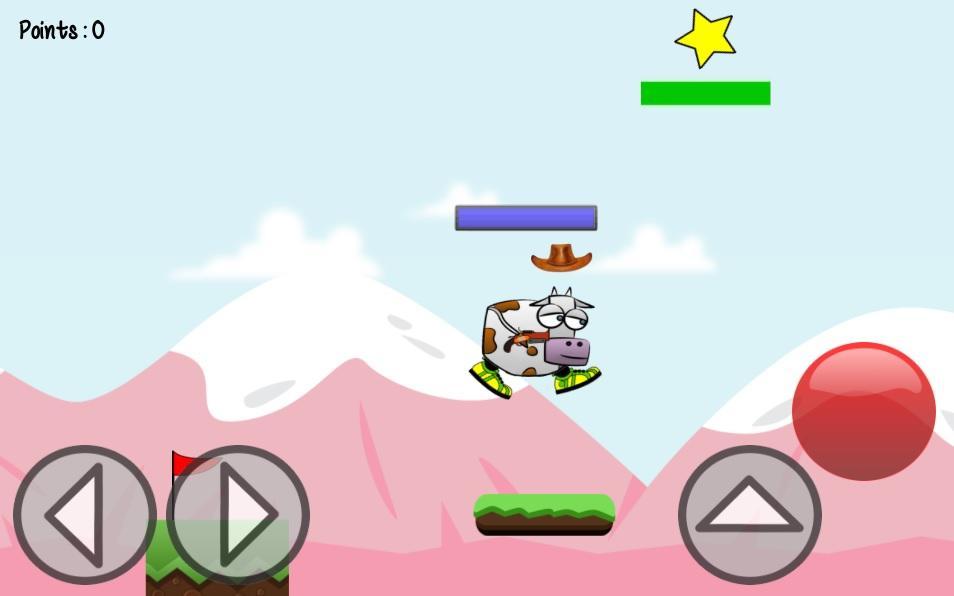954x596 pixels.
Task: Hit the up arrow jump button
Action: 750,515
